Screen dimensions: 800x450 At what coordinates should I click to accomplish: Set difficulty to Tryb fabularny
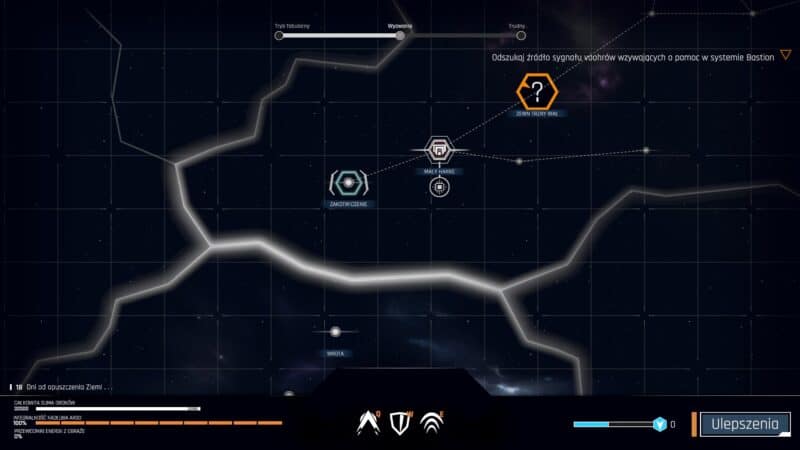(x=280, y=36)
